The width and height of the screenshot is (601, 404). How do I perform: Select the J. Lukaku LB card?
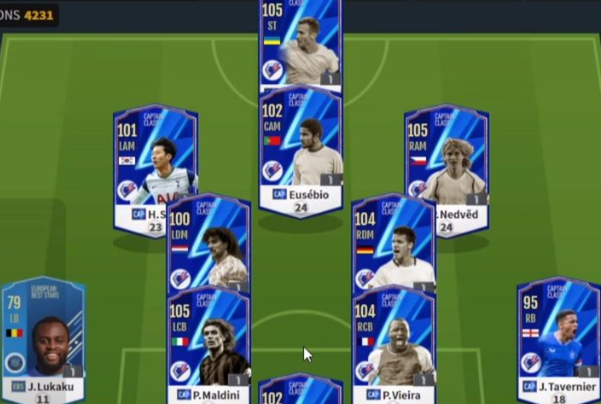[43, 340]
